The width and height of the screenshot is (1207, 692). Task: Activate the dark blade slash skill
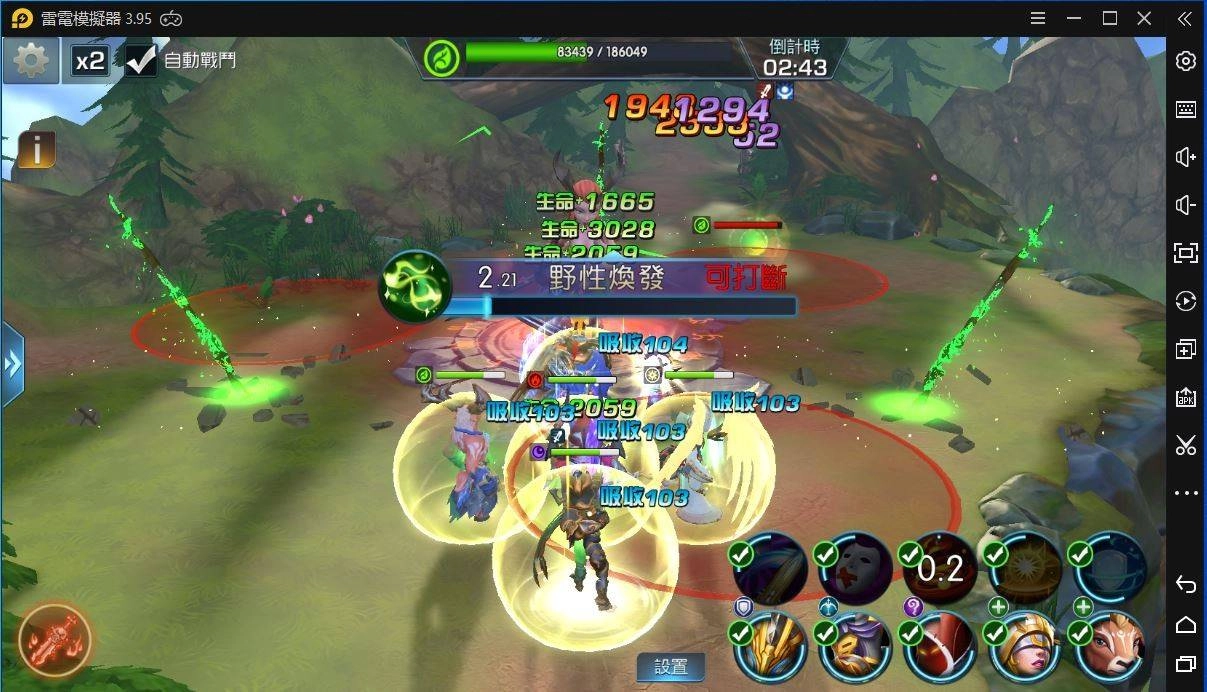coord(771,568)
